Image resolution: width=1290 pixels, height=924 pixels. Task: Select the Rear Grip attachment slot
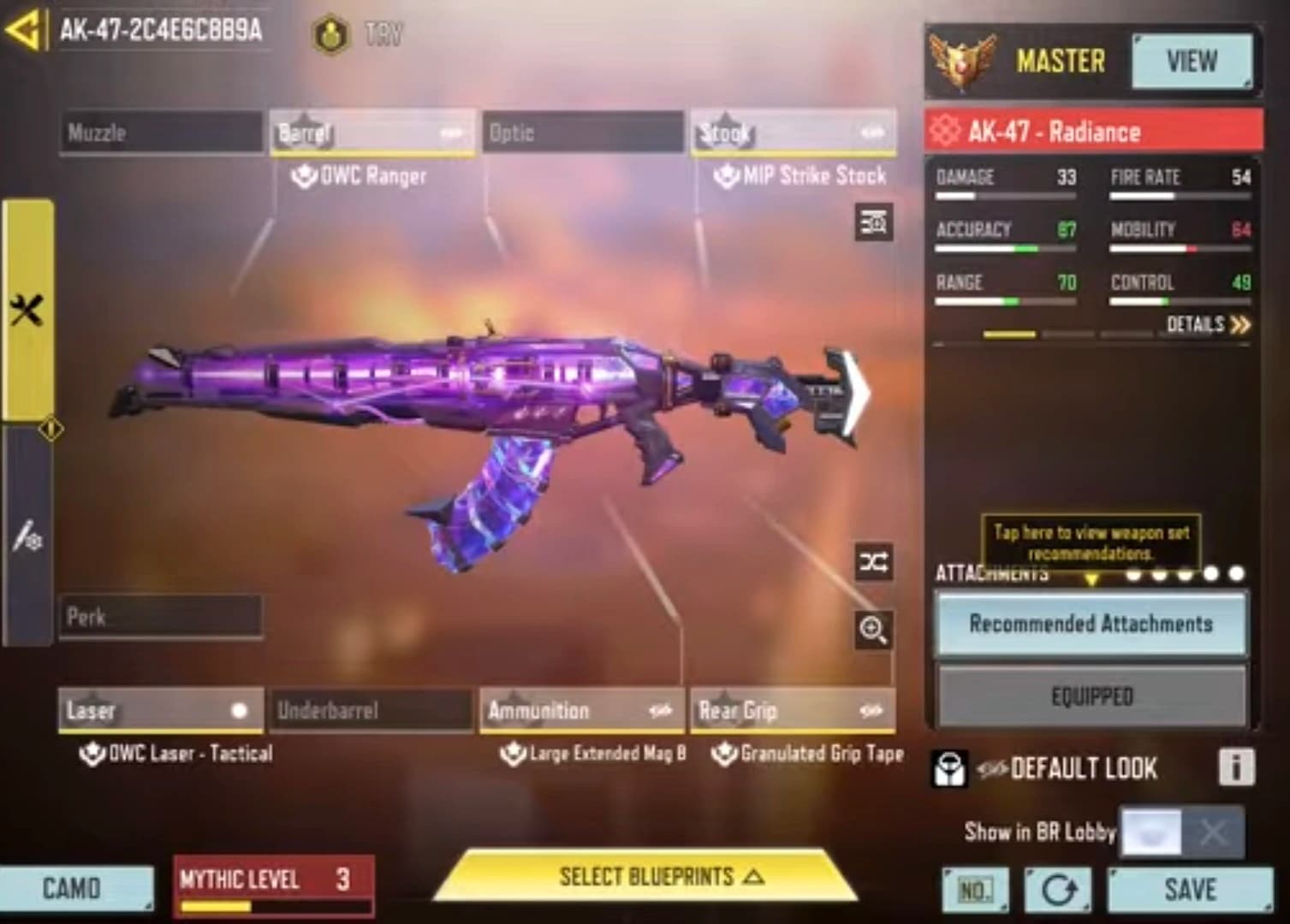click(x=793, y=710)
